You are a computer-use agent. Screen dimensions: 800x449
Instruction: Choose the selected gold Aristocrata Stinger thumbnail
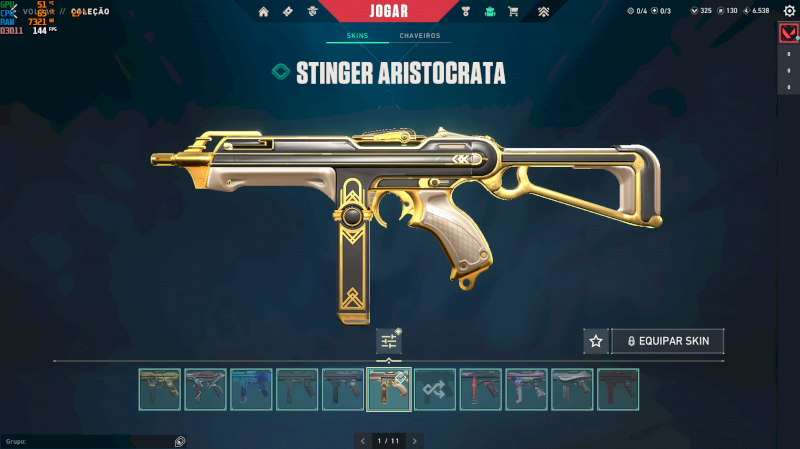(389, 389)
